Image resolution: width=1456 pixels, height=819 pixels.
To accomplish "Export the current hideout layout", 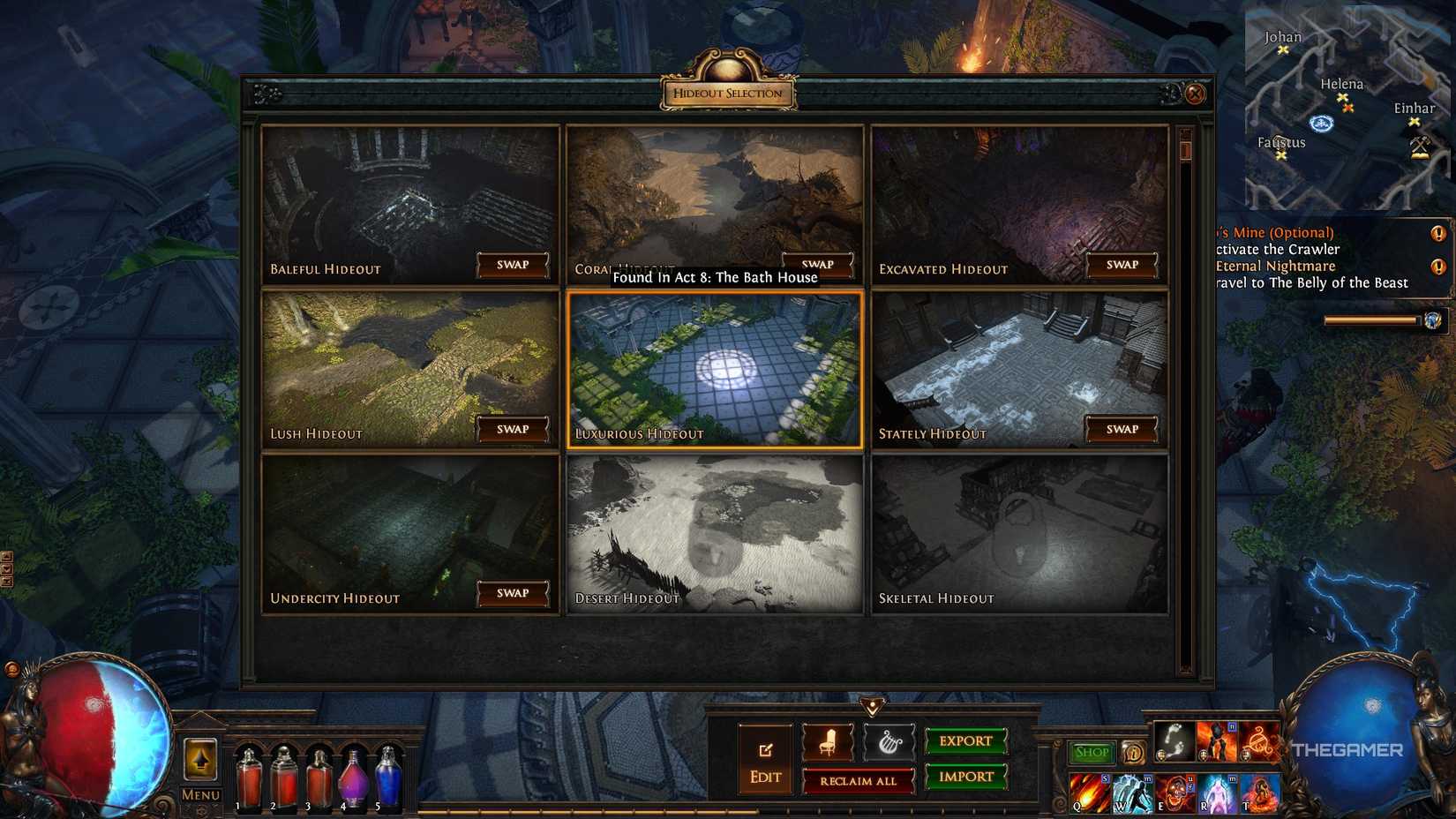I will 965,741.
